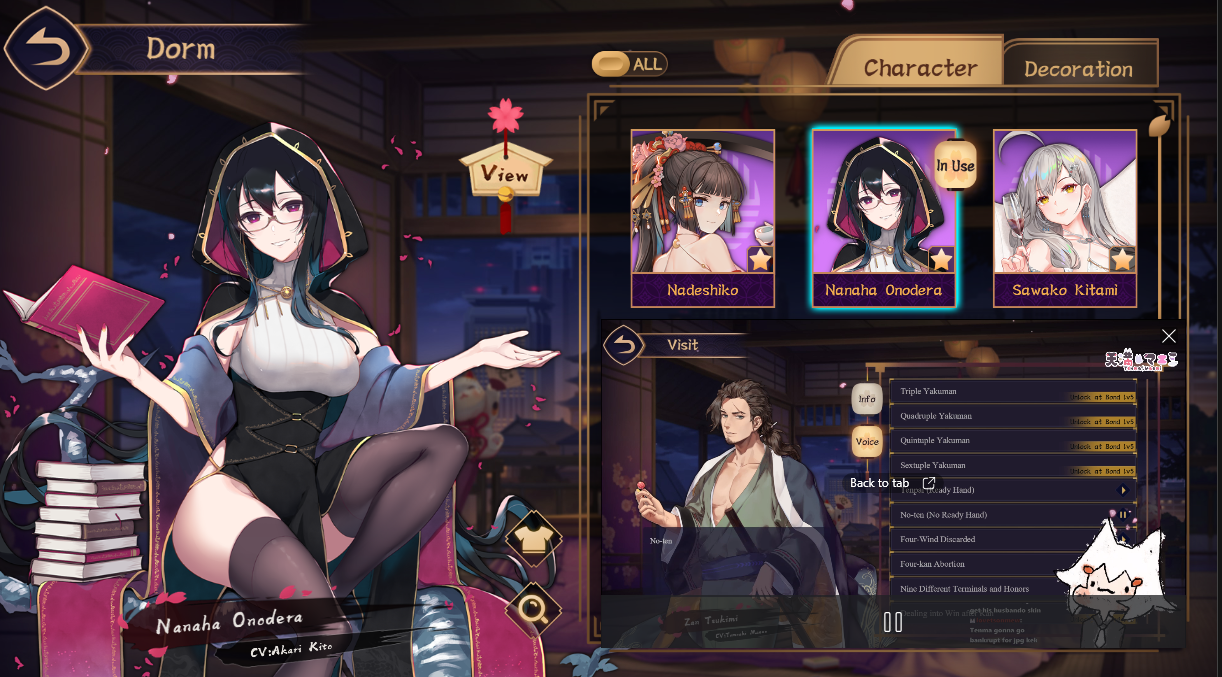Switch to the Character tab

(x=919, y=67)
